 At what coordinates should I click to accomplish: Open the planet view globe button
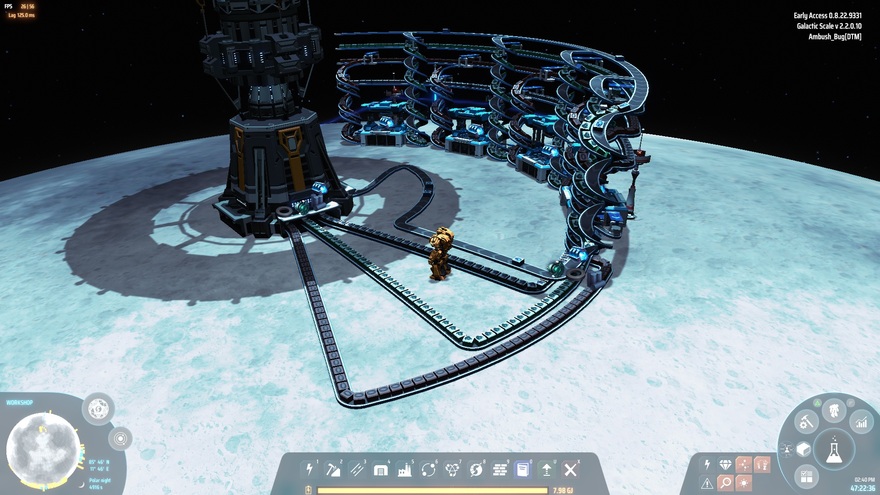point(98,408)
